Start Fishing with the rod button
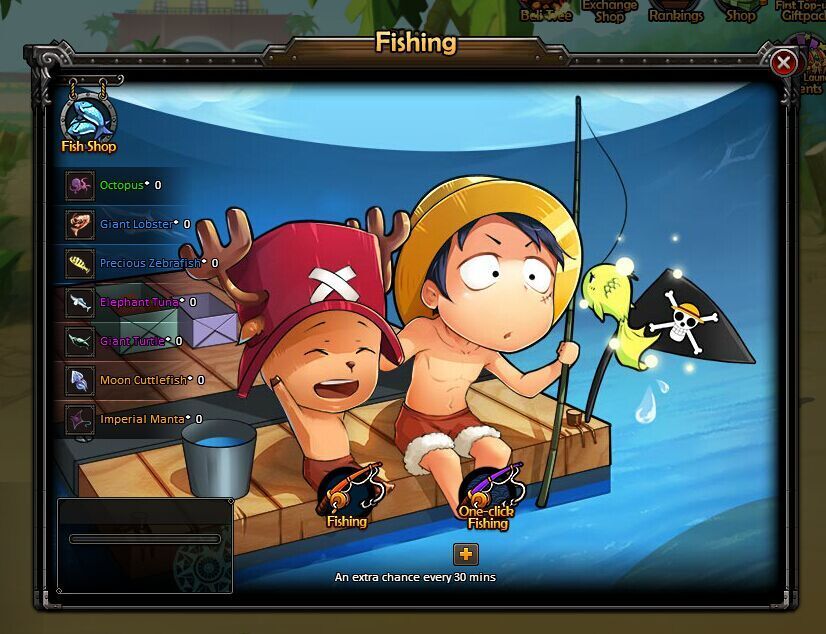 [348, 495]
